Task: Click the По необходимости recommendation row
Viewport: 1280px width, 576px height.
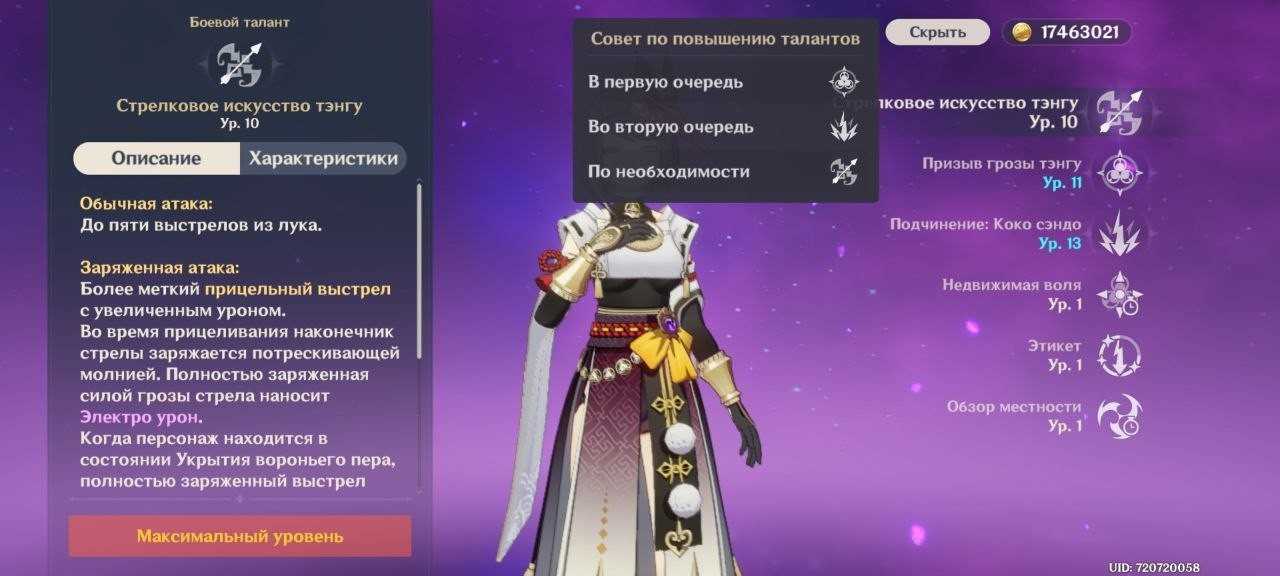Action: click(725, 172)
